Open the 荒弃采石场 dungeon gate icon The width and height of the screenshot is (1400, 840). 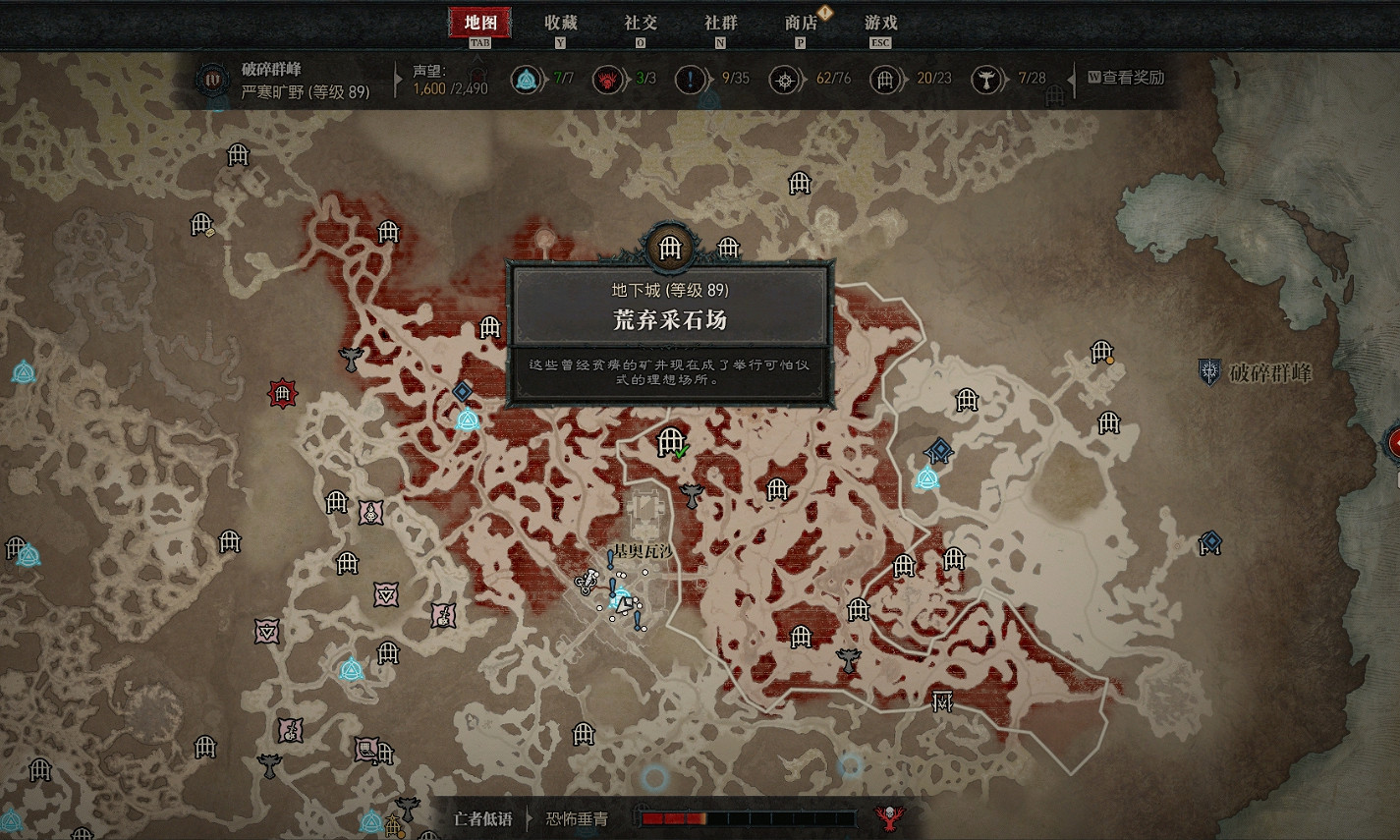coord(670,248)
